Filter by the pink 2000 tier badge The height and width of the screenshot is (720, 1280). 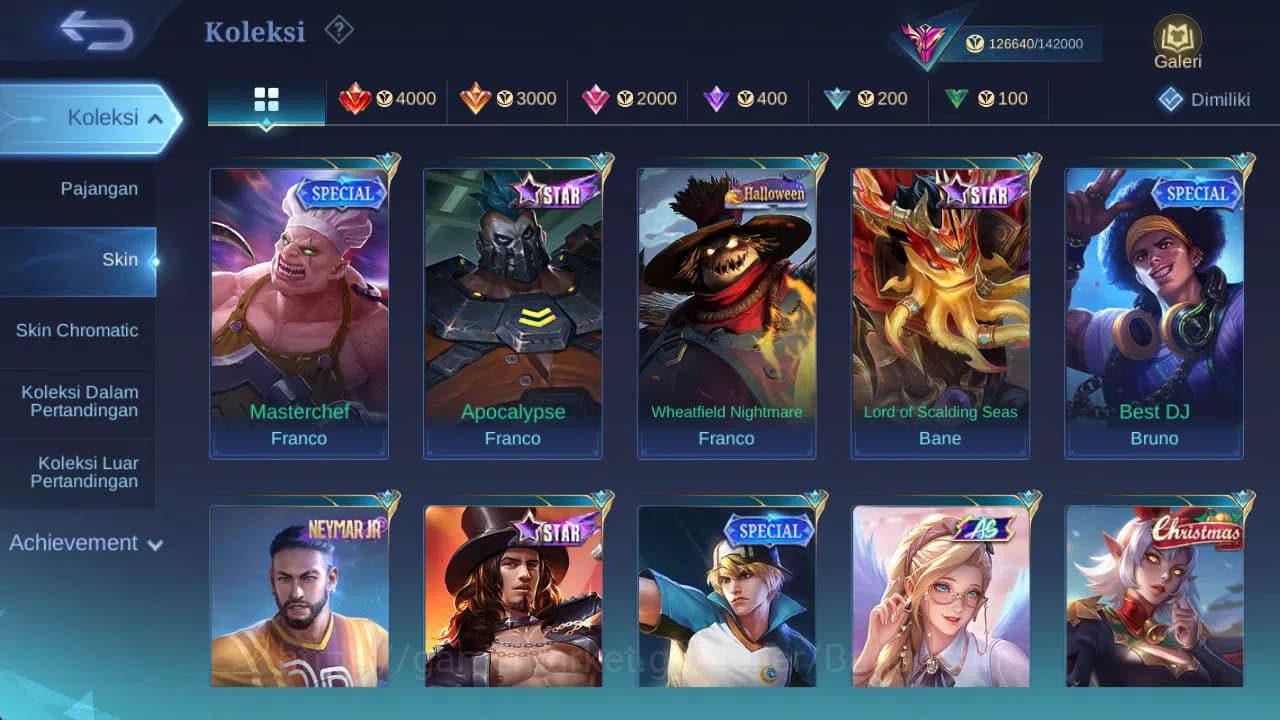click(x=628, y=99)
